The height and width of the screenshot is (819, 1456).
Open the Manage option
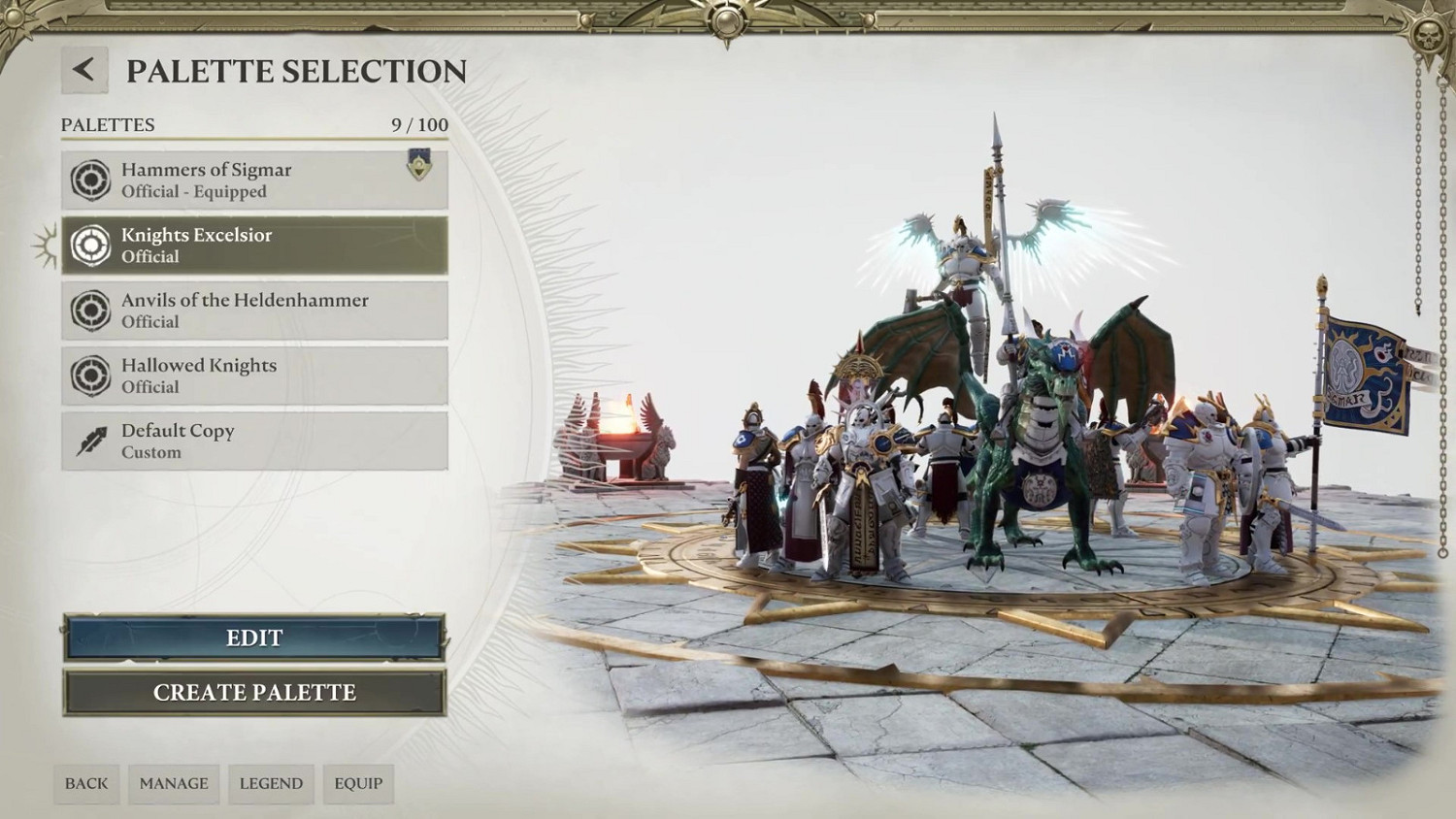point(174,783)
